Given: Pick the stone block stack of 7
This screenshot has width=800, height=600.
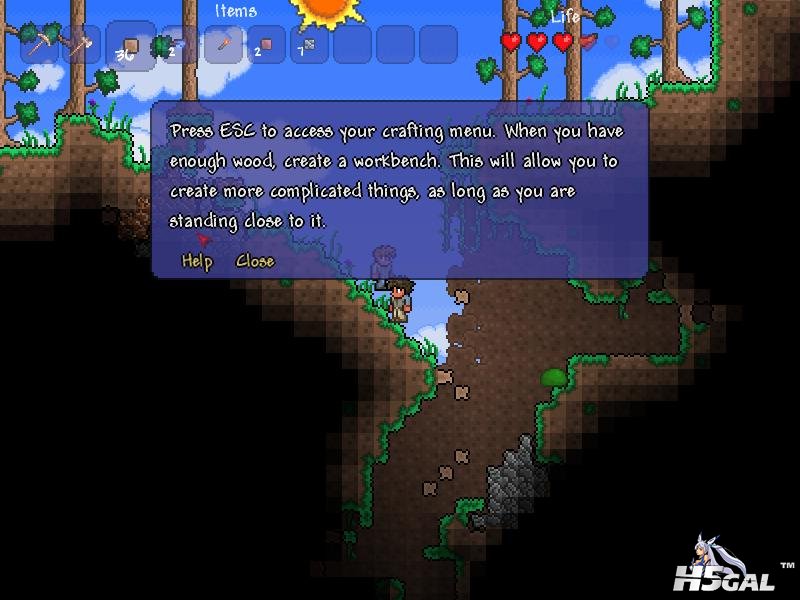Looking at the screenshot, I should click(x=308, y=45).
